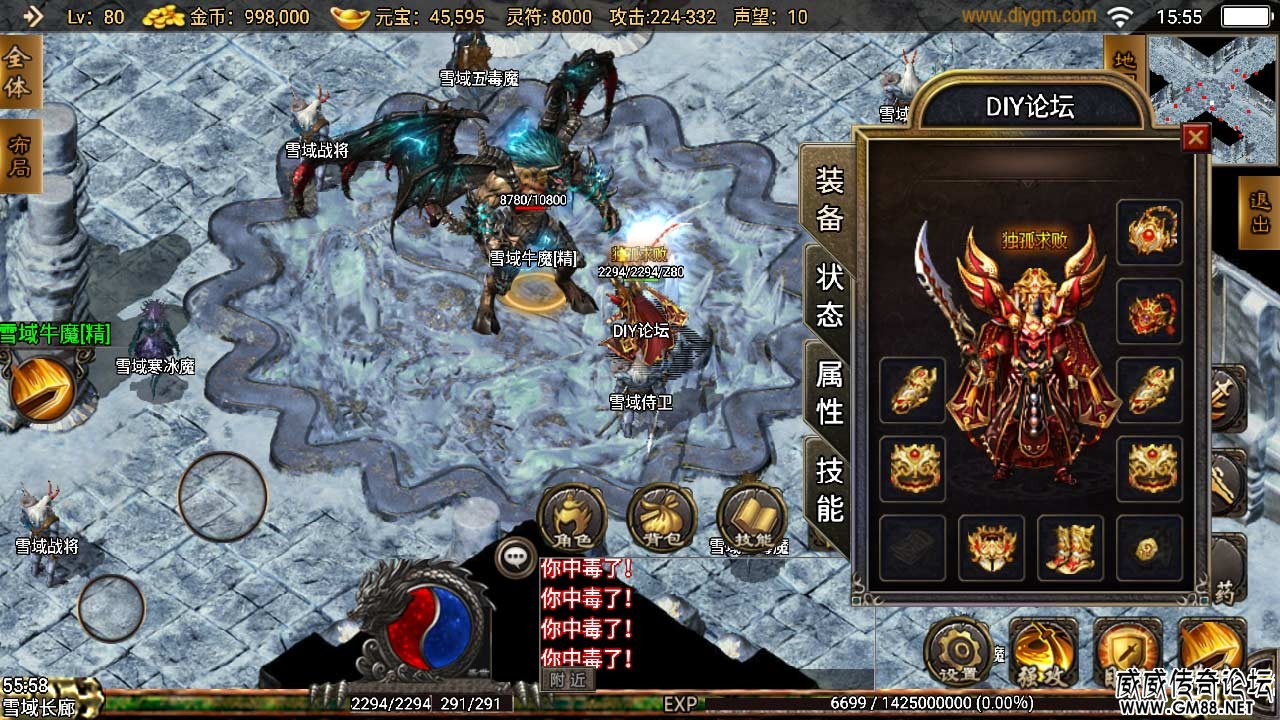The height and width of the screenshot is (720, 1280).
Task: Click the chat speech bubble button
Action: click(x=516, y=557)
